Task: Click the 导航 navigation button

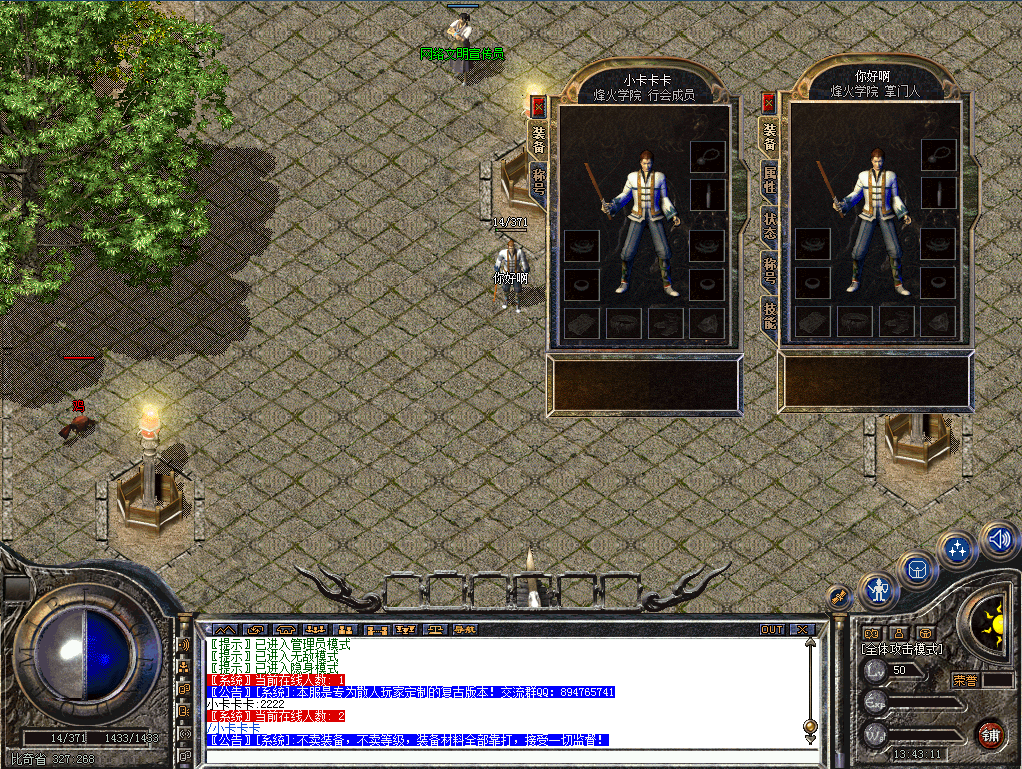Action: [465, 630]
